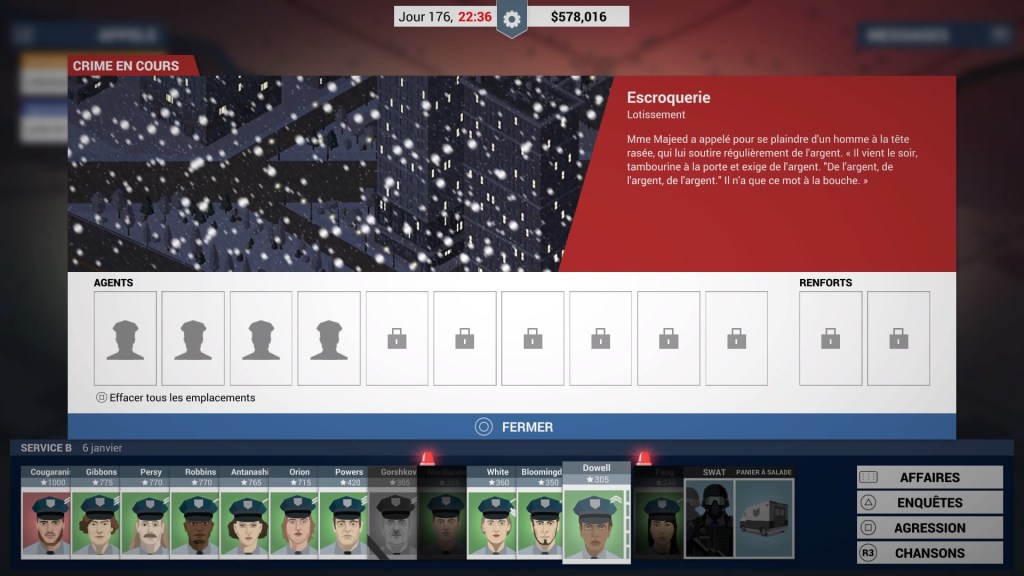
Task: Pick officer Persy card
Action: point(146,511)
